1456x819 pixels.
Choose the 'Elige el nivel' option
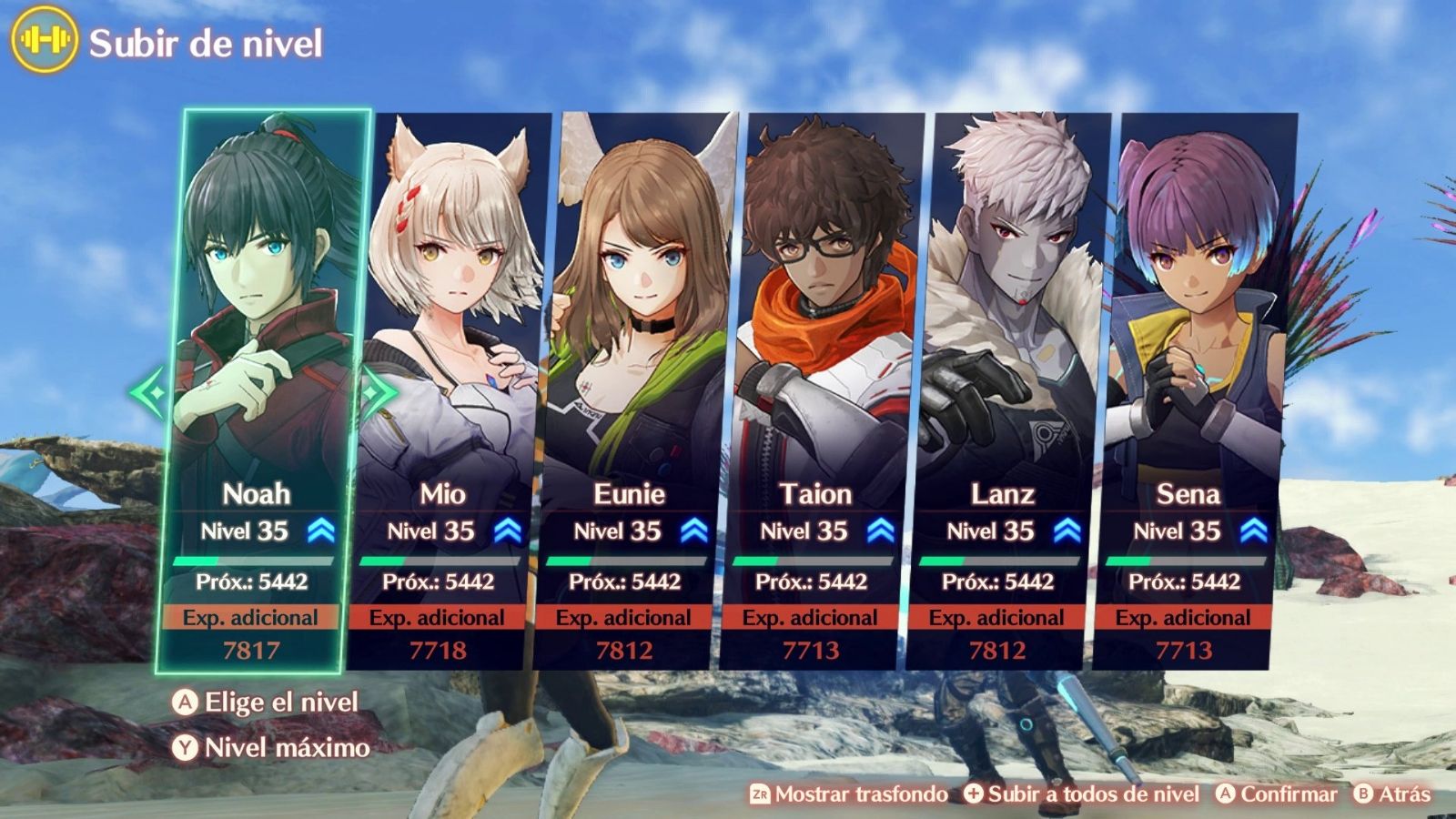tap(266, 703)
